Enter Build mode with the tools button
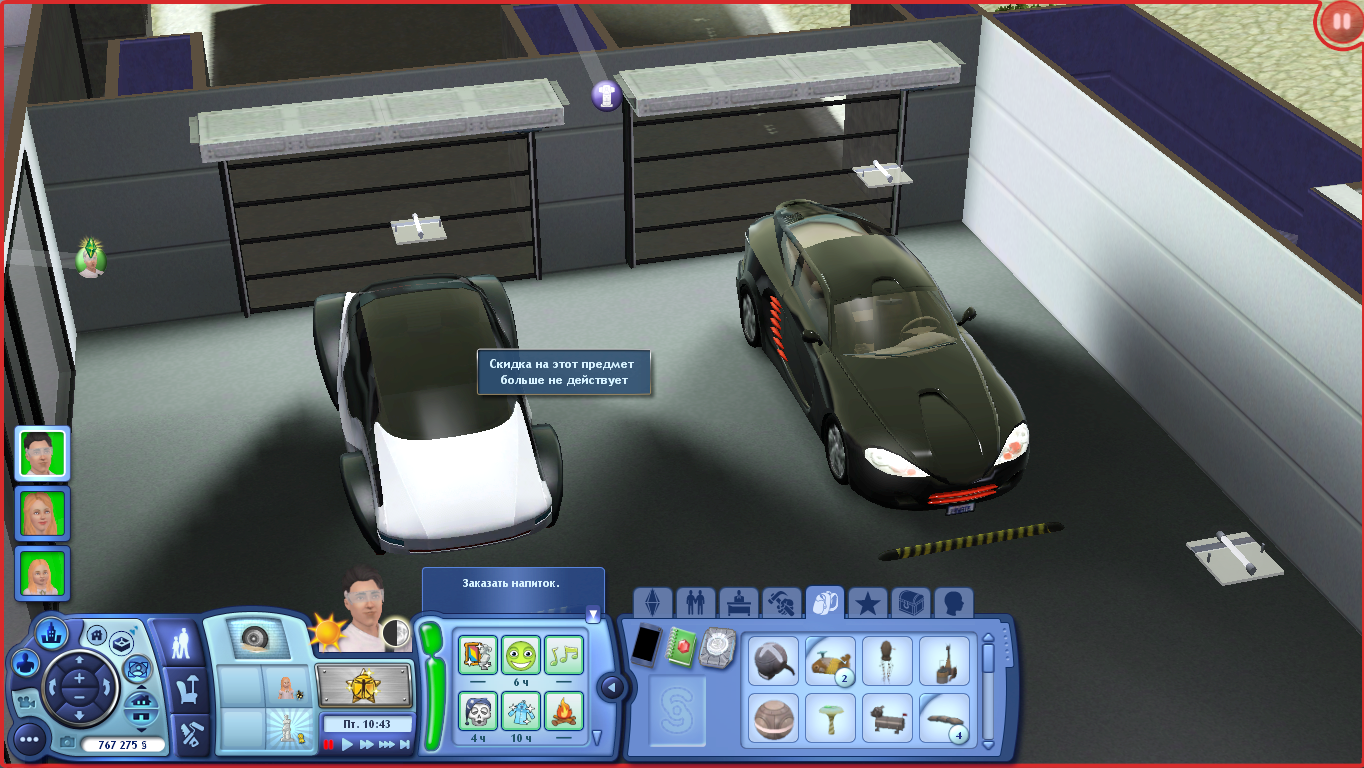The image size is (1364, 768). (x=182, y=736)
